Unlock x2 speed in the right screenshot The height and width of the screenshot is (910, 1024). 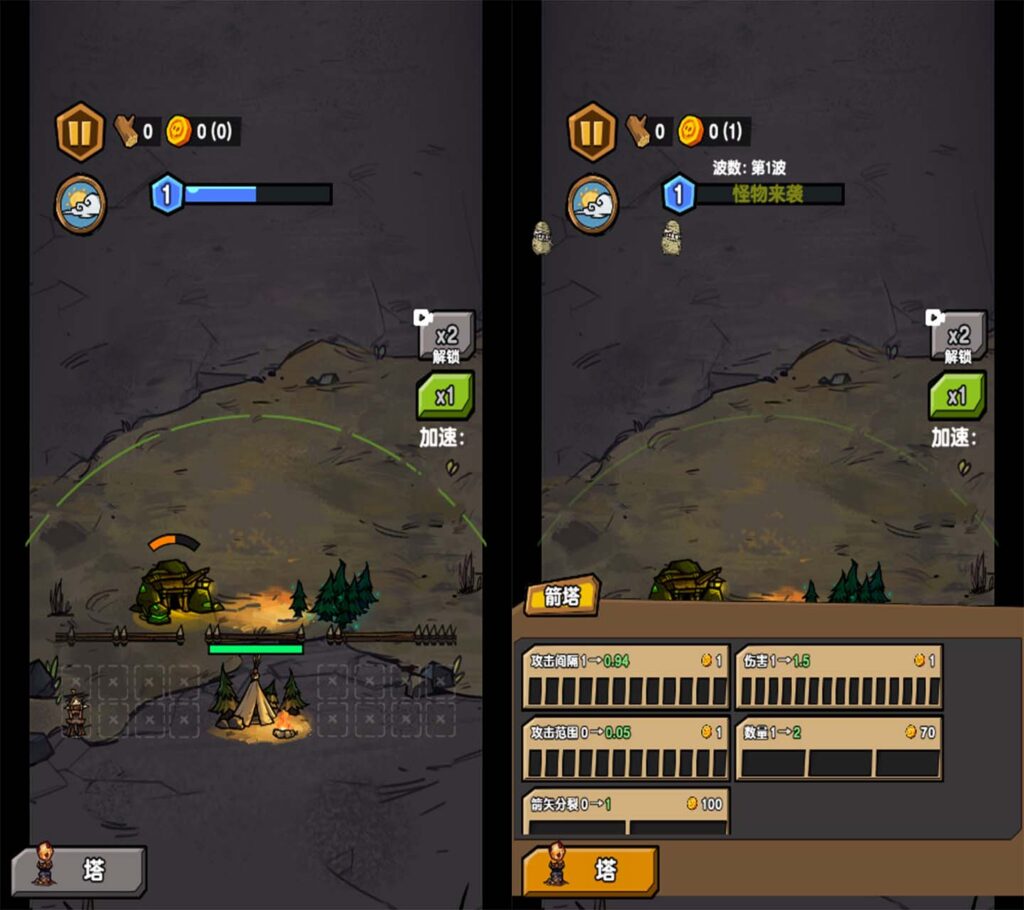coord(958,338)
